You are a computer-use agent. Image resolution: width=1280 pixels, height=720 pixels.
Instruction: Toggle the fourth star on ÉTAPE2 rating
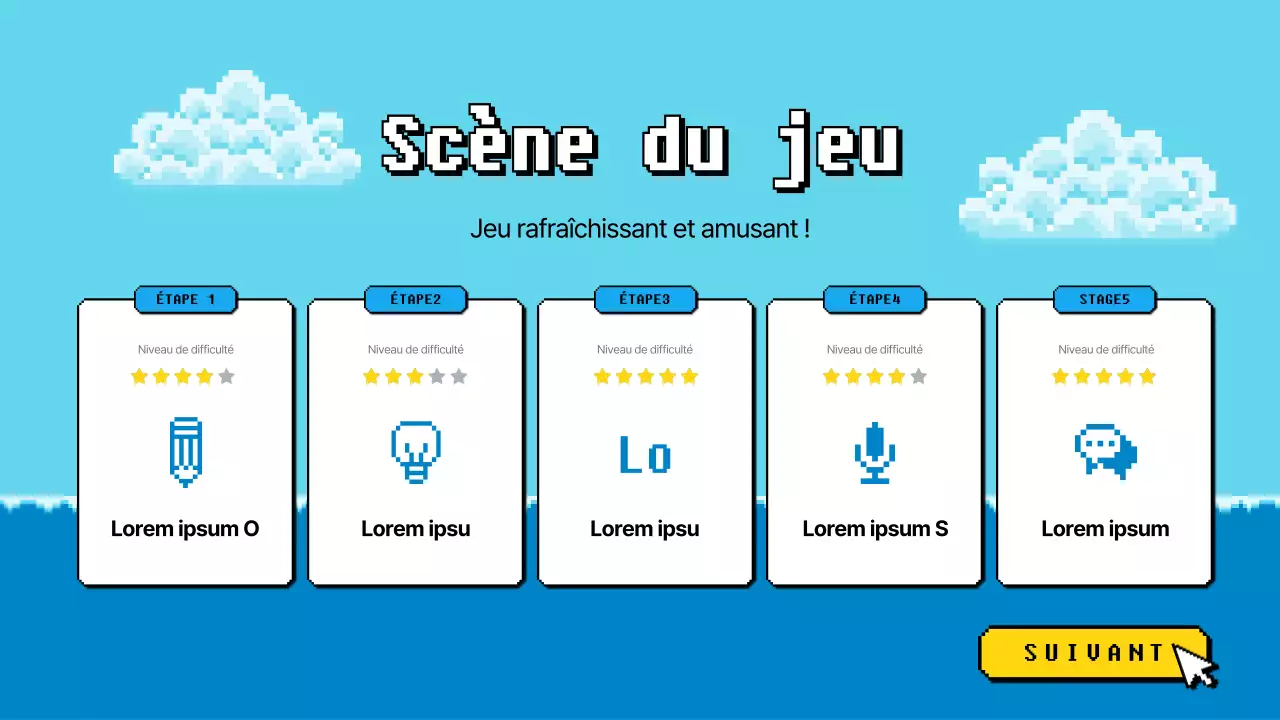(x=435, y=376)
